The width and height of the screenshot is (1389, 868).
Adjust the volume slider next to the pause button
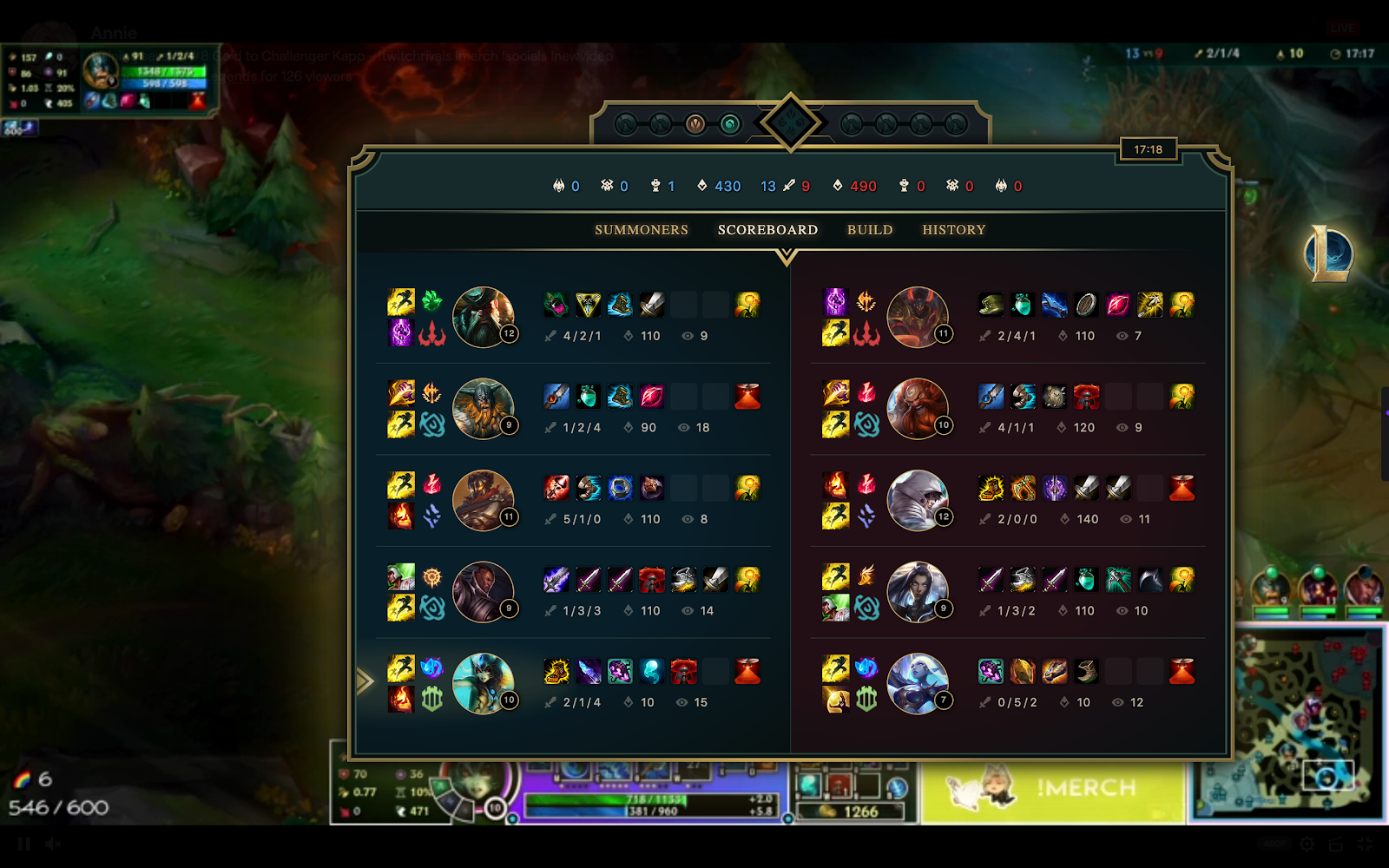(87, 843)
